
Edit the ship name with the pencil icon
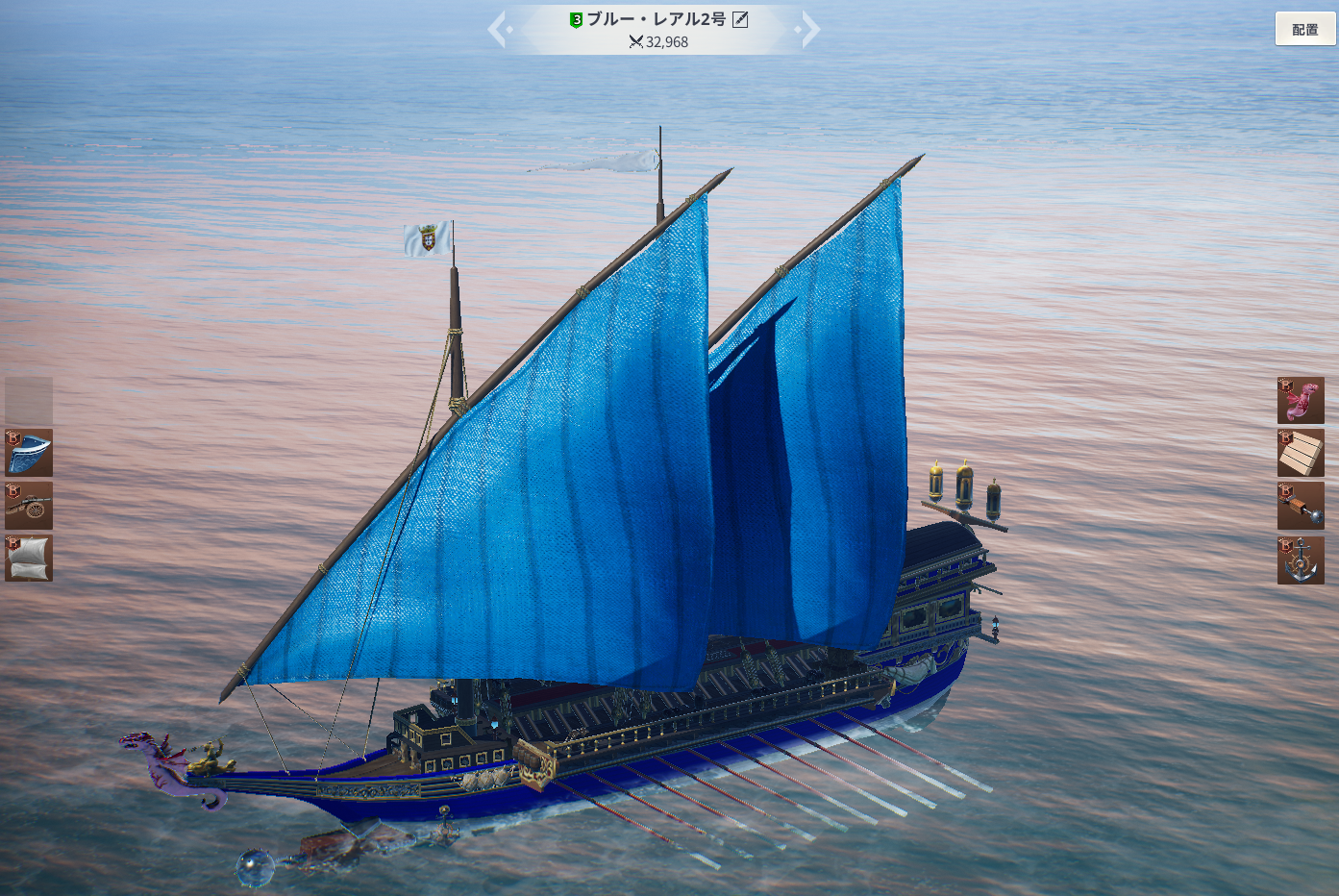click(x=740, y=19)
